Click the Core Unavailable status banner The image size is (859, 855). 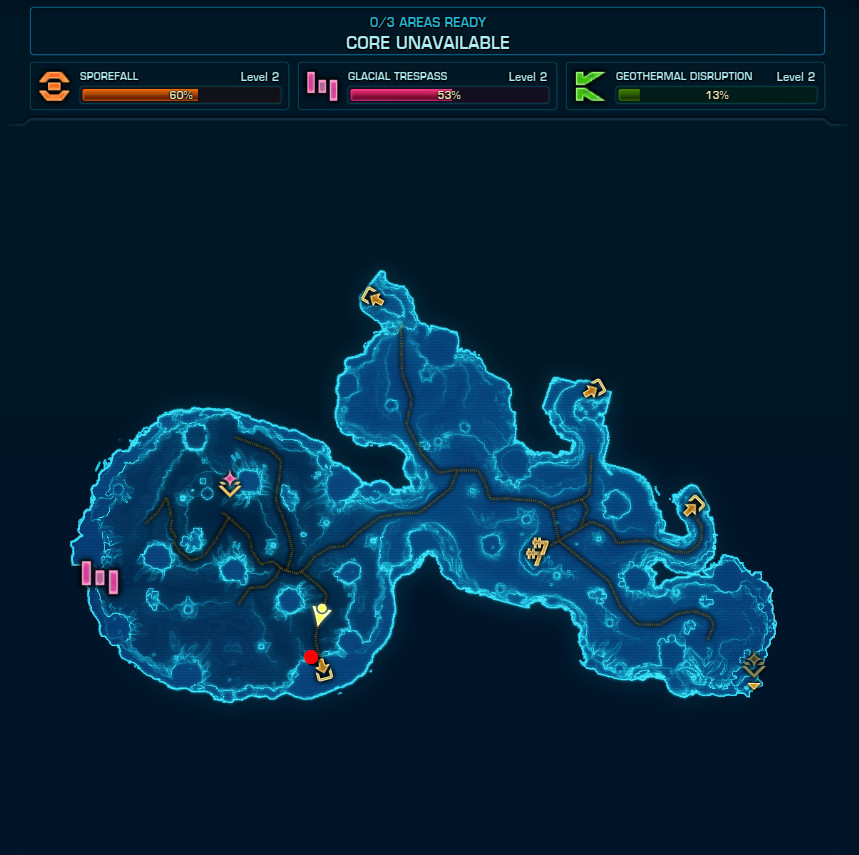(x=427, y=32)
